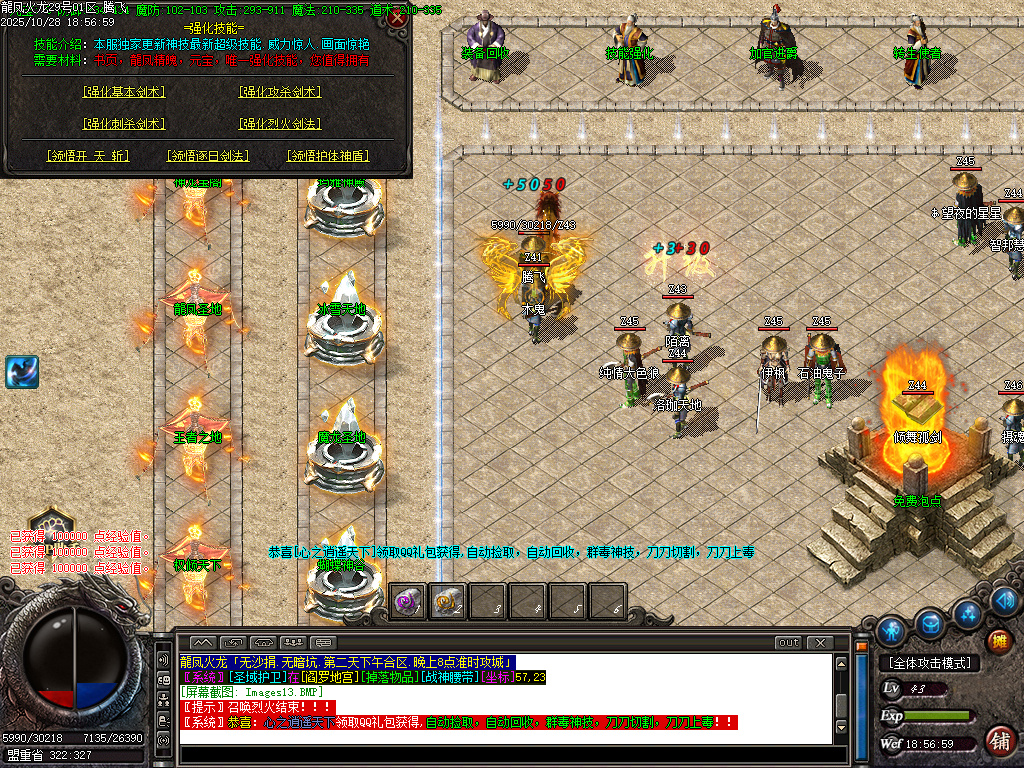1024x768 pixels.
Task: Use the orange scroll in hotbar slot 2
Action: [447, 601]
